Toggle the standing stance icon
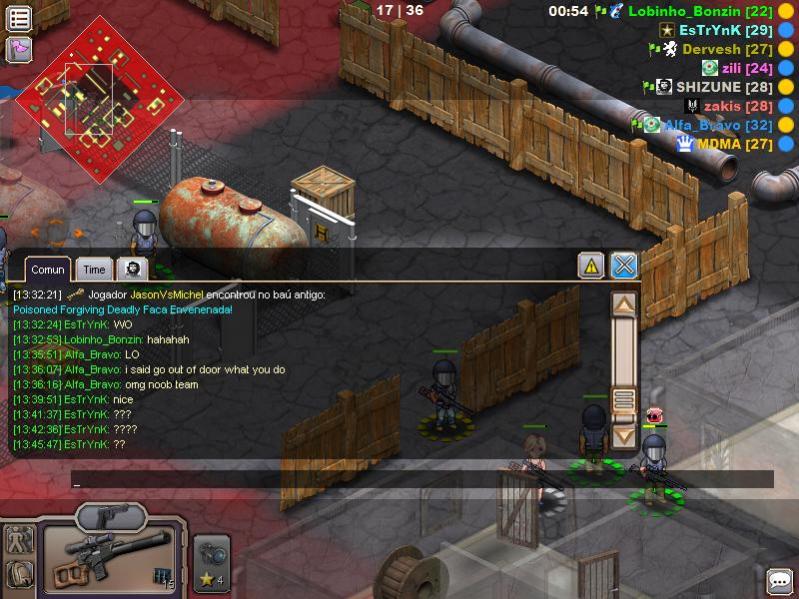Image resolution: width=799 pixels, height=599 pixels. click(19, 540)
